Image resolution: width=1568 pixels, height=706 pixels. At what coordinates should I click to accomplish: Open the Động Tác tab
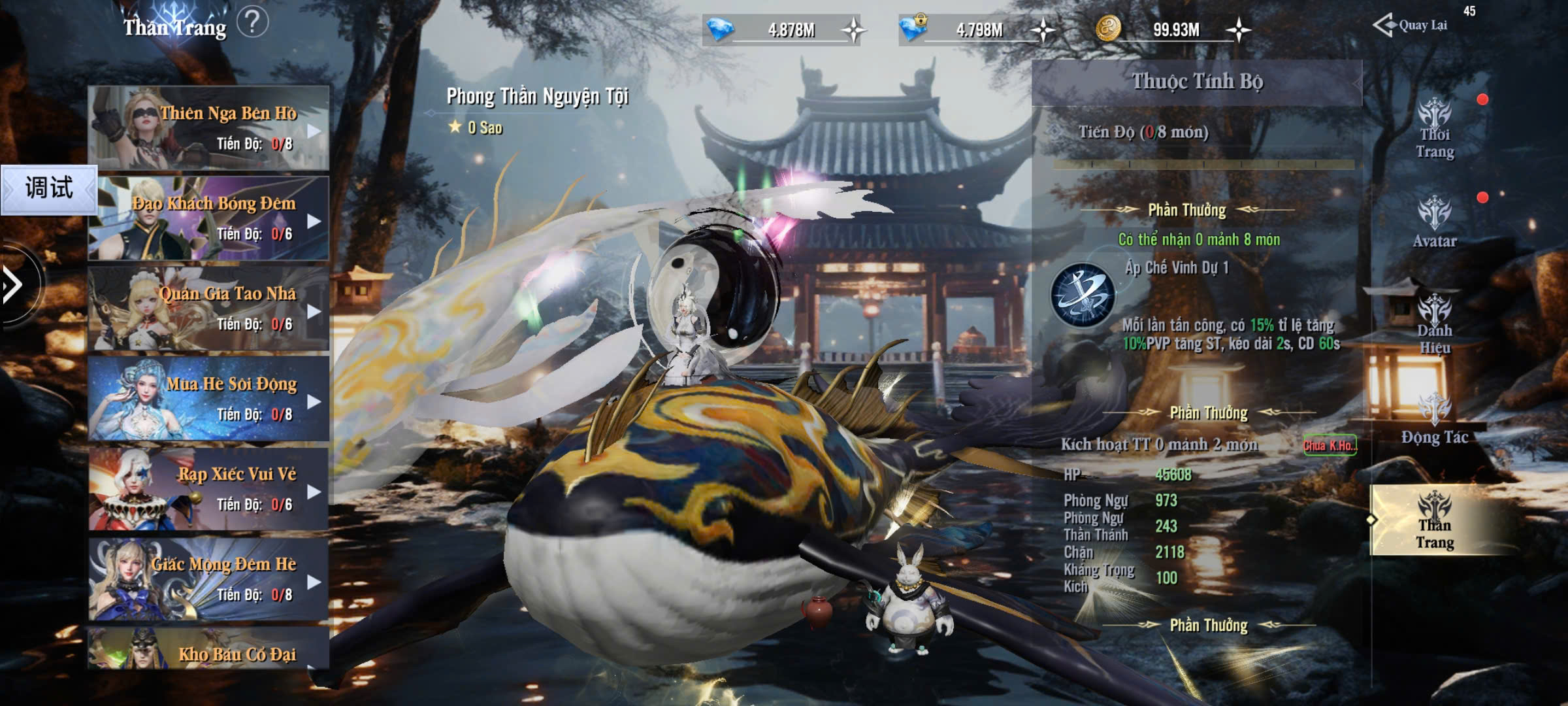coord(1435,420)
